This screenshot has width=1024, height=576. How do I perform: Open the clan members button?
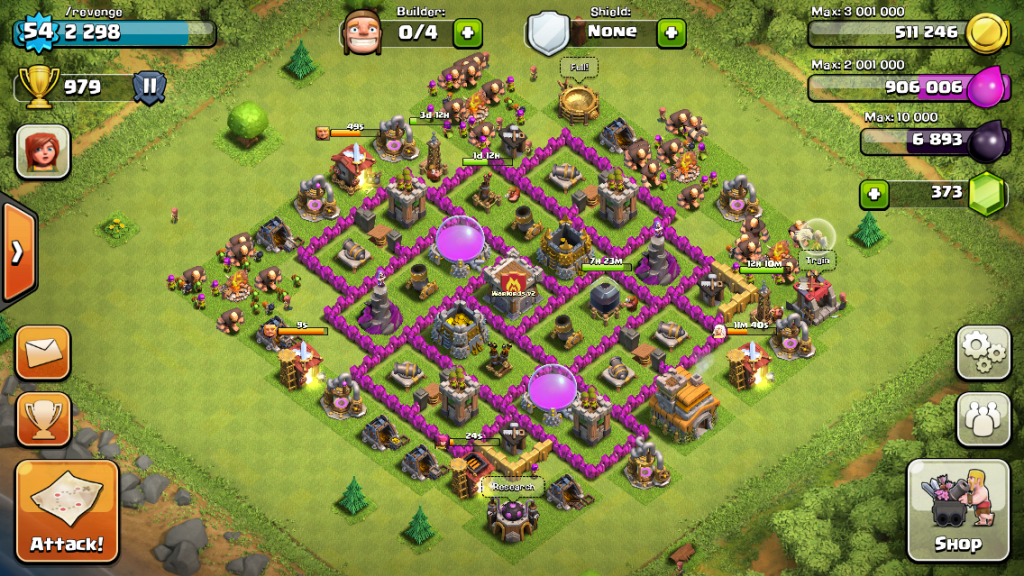pyautogui.click(x=983, y=419)
